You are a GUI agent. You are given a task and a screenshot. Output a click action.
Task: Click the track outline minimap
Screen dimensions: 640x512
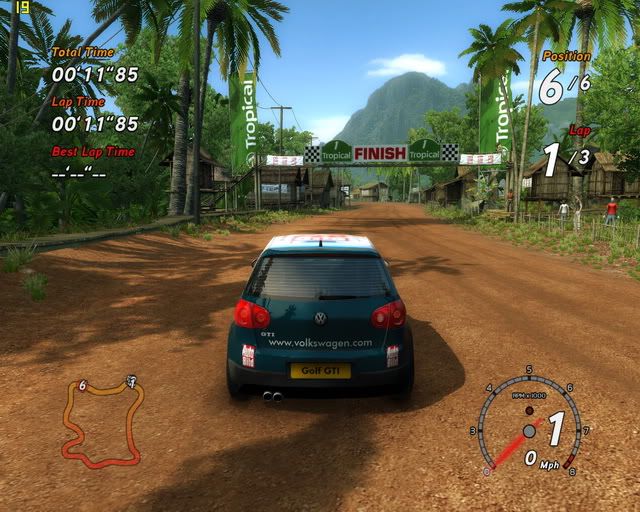(x=101, y=422)
